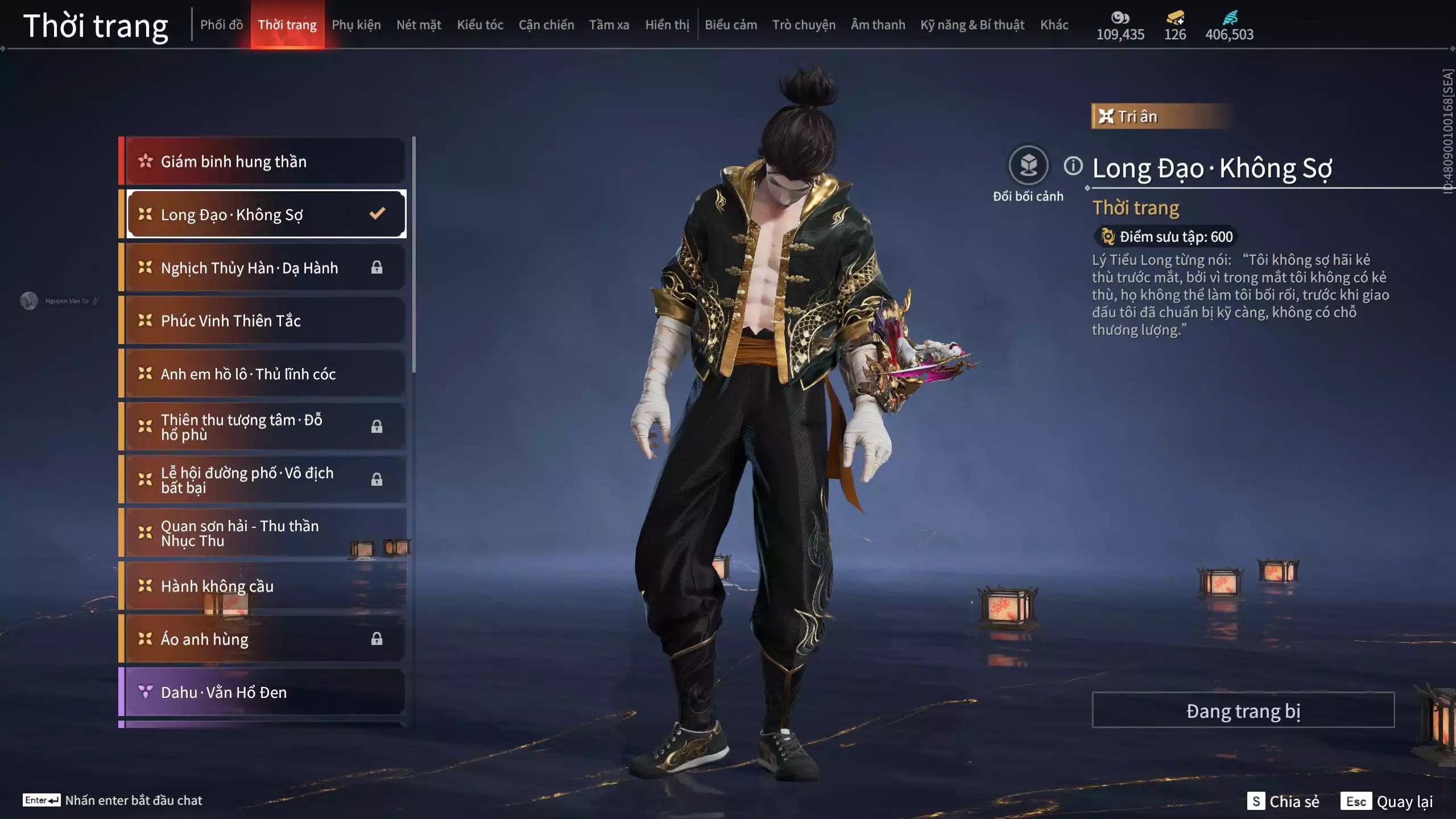Go to the Kiểu tóc tab
1456x819 pixels.
pos(480,25)
